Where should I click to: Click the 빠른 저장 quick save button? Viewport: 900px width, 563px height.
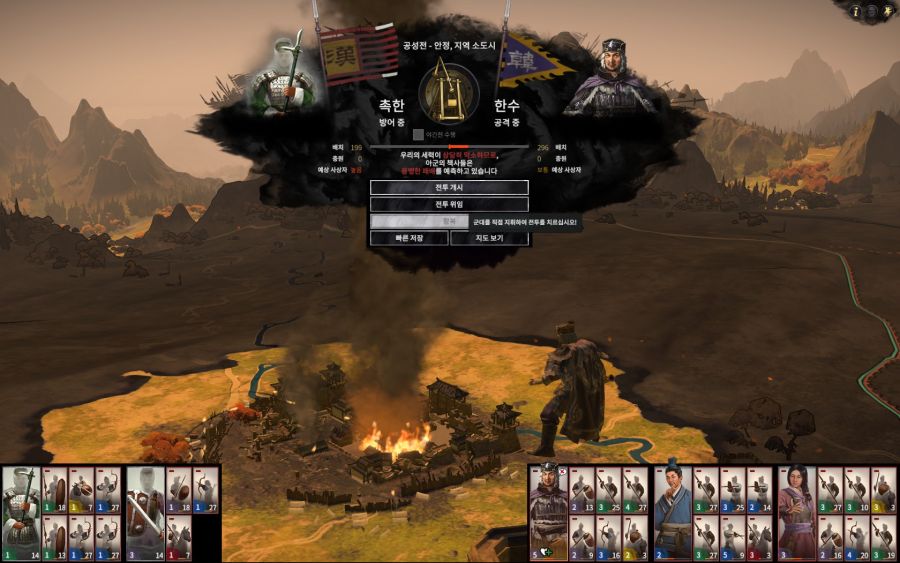408,238
